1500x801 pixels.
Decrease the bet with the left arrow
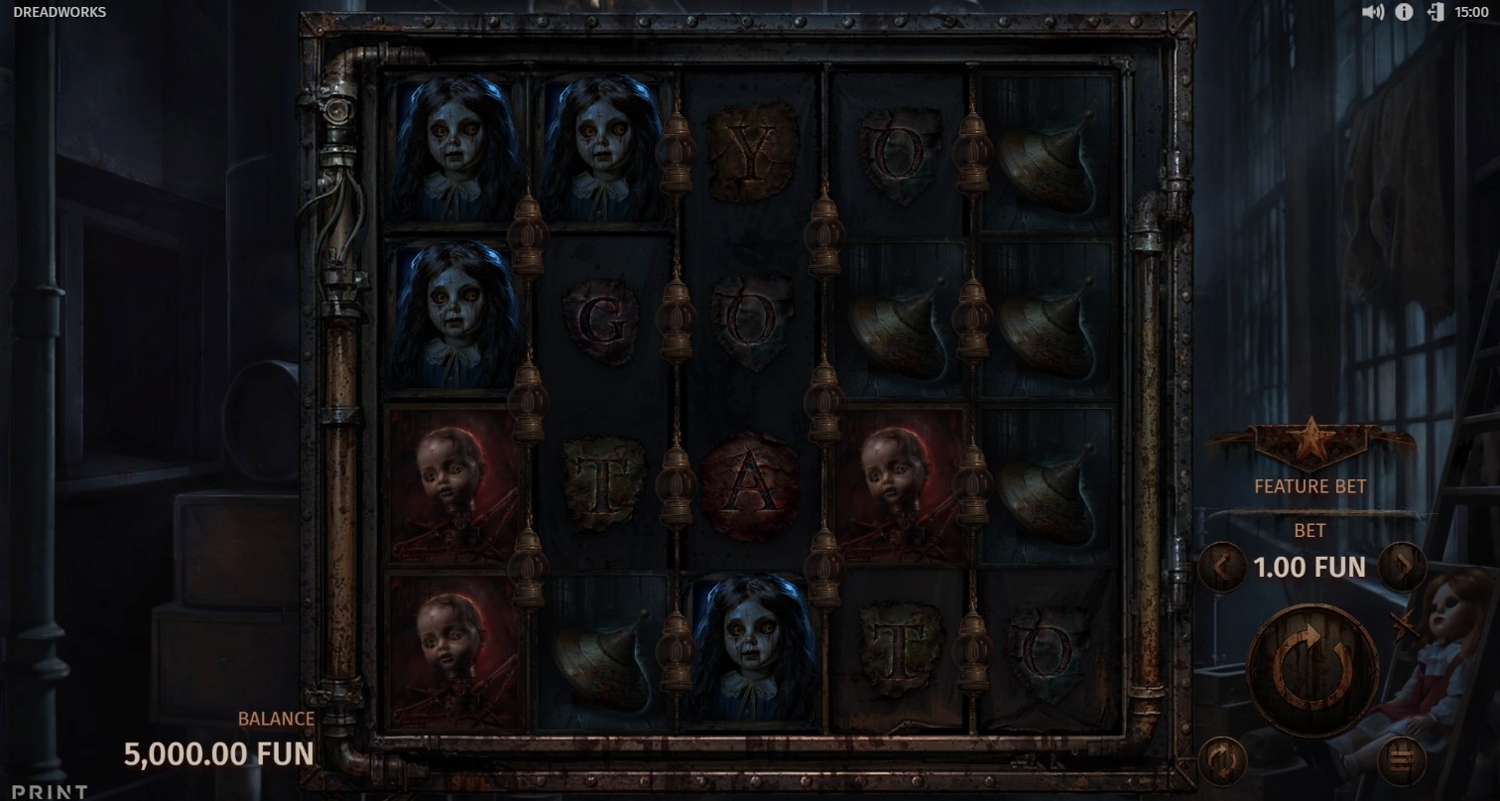1221,567
